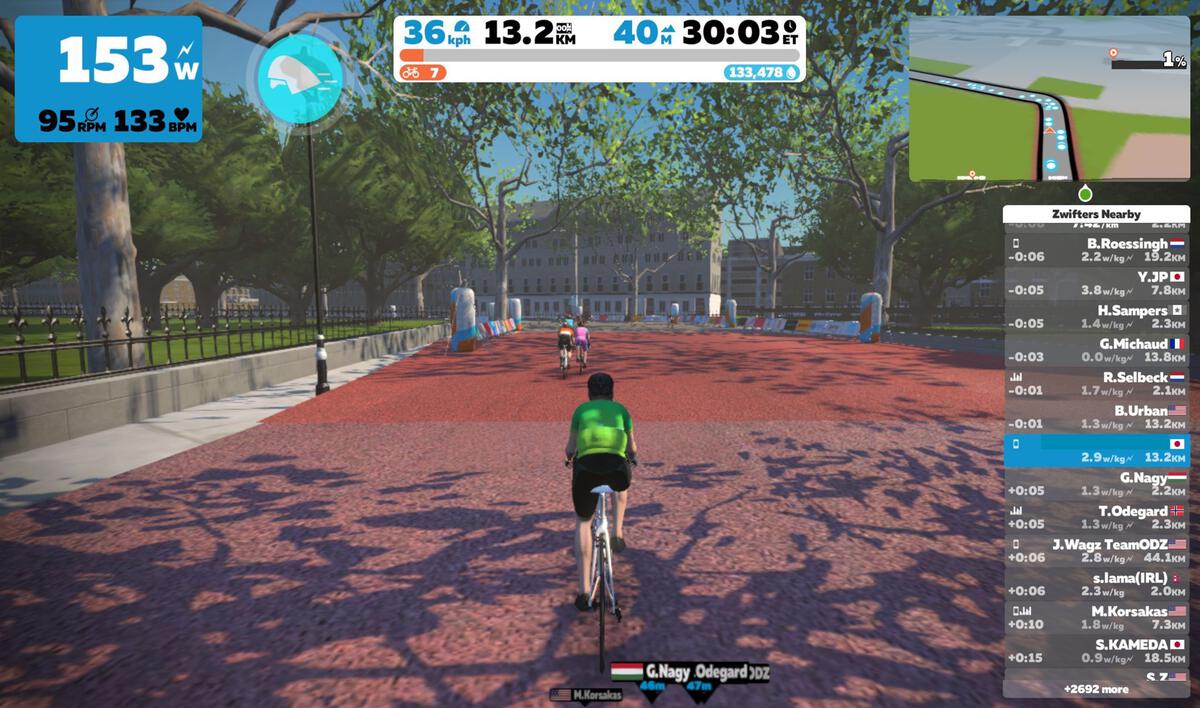
Task: Select G.Nagy in Zwifters Nearby list
Action: [1097, 484]
